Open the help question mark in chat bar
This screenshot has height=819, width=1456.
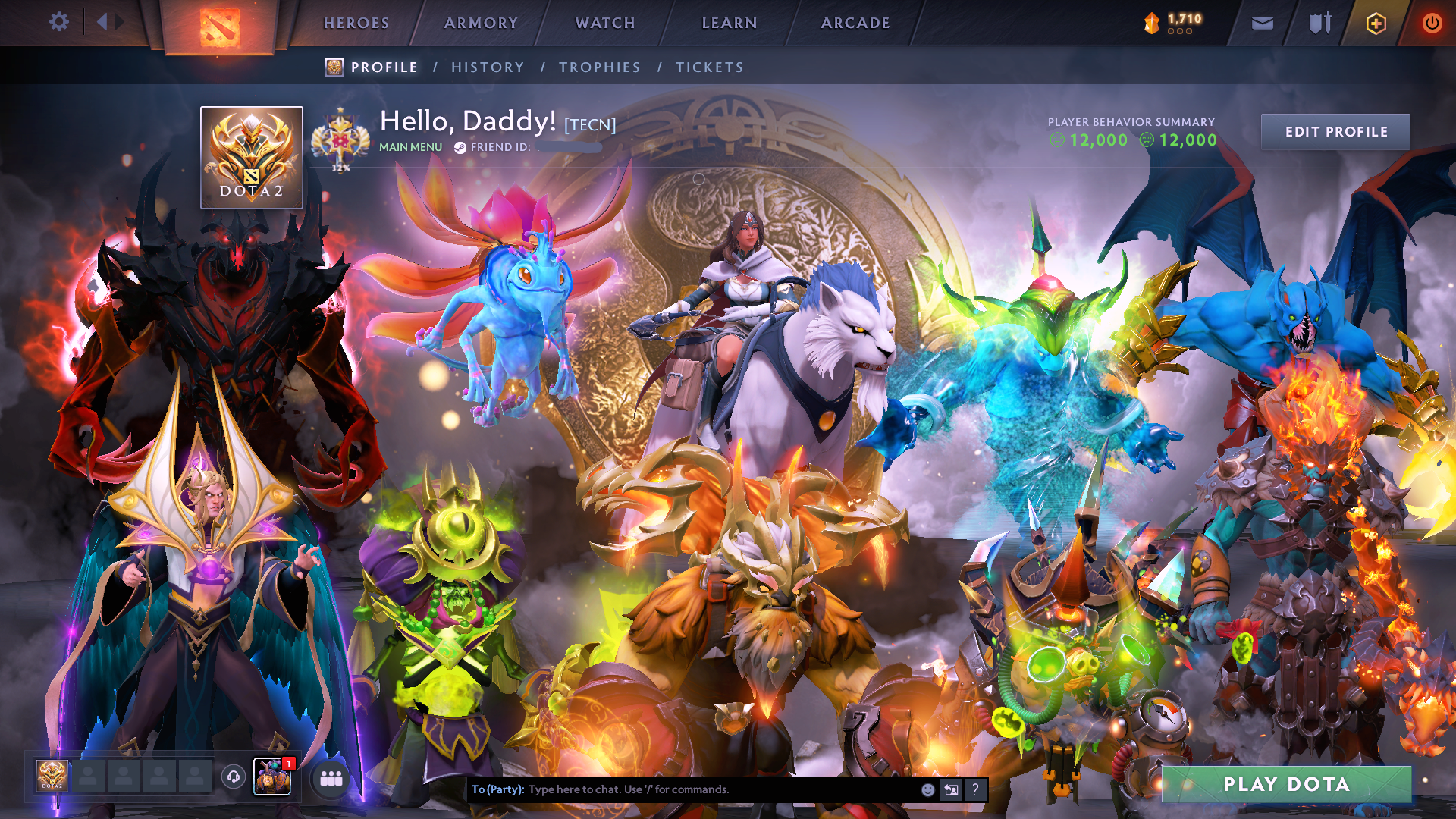point(975,789)
